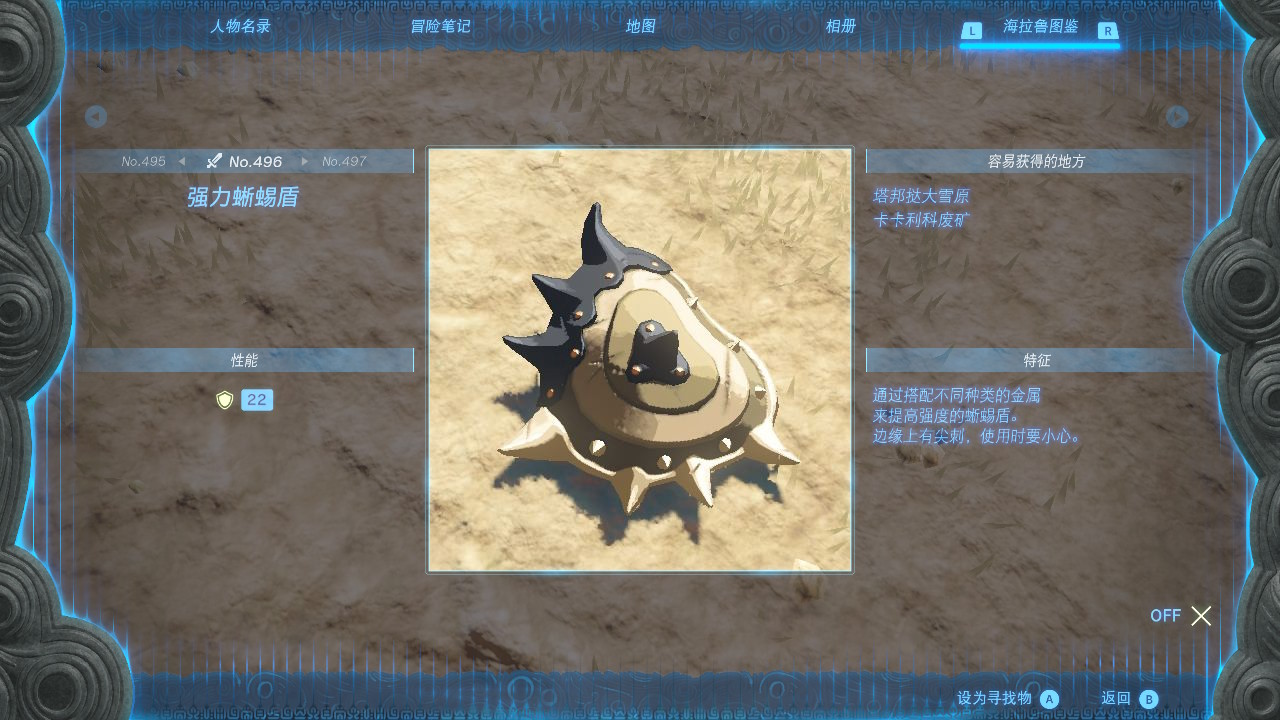Switch to the 地图 tab
The width and height of the screenshot is (1280, 720).
640,27
